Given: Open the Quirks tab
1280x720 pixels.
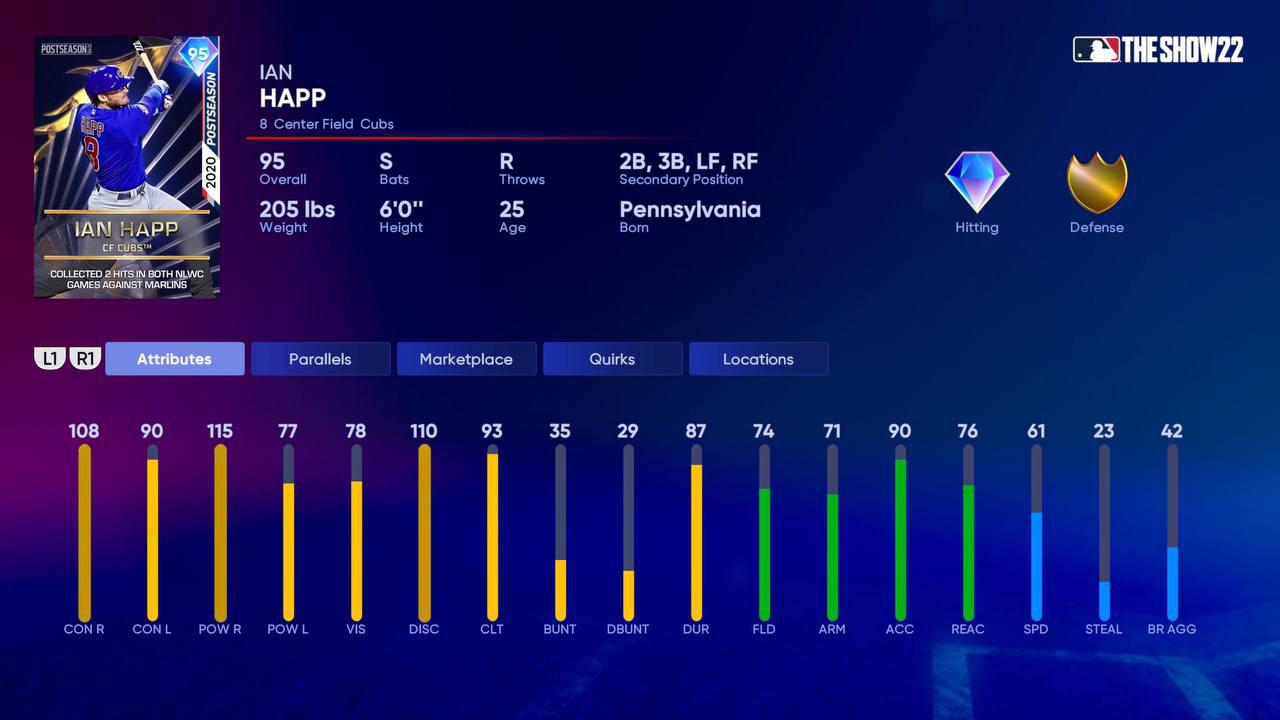Looking at the screenshot, I should click(x=612, y=358).
